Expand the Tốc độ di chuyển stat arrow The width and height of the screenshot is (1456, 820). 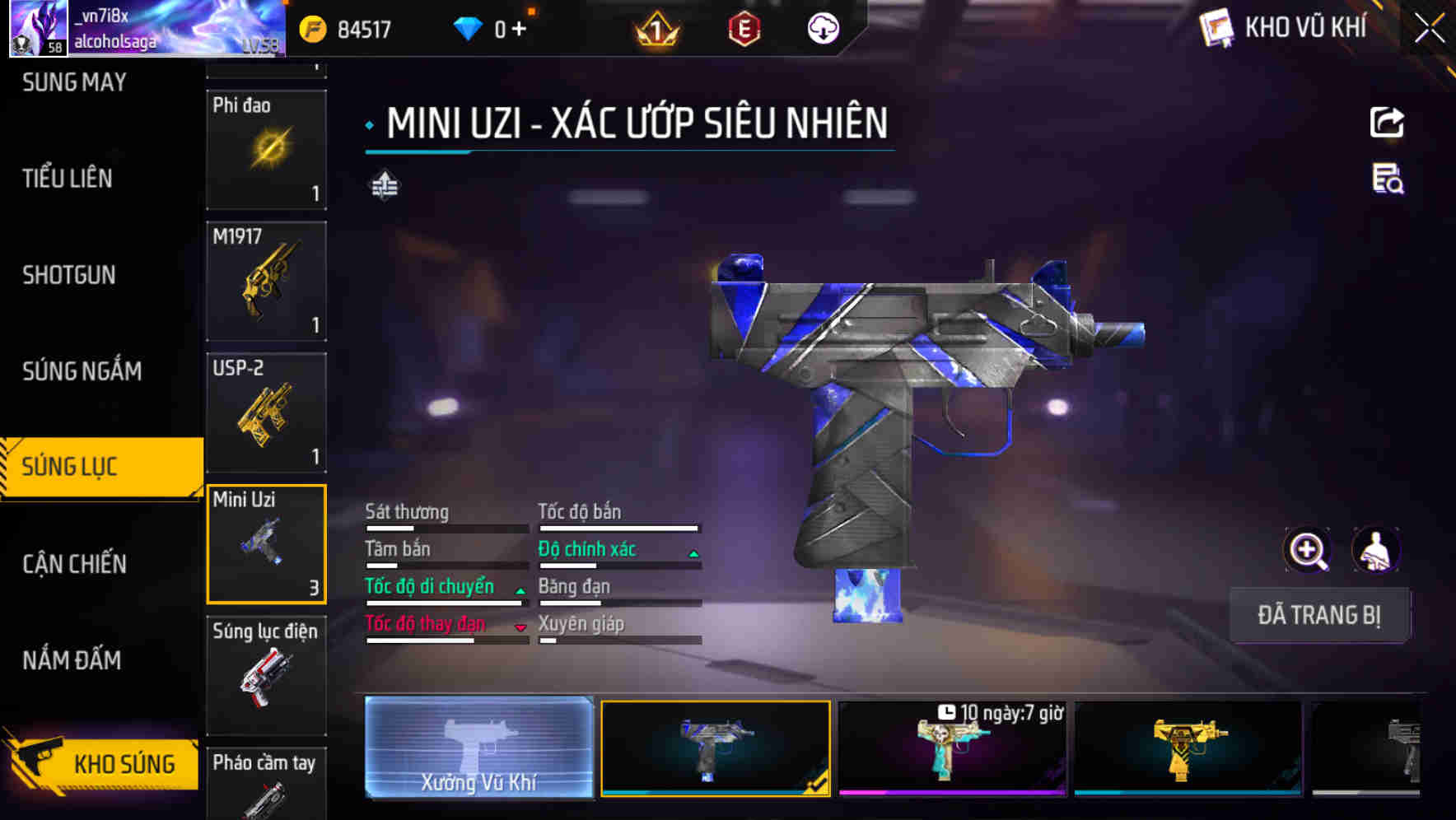(520, 591)
